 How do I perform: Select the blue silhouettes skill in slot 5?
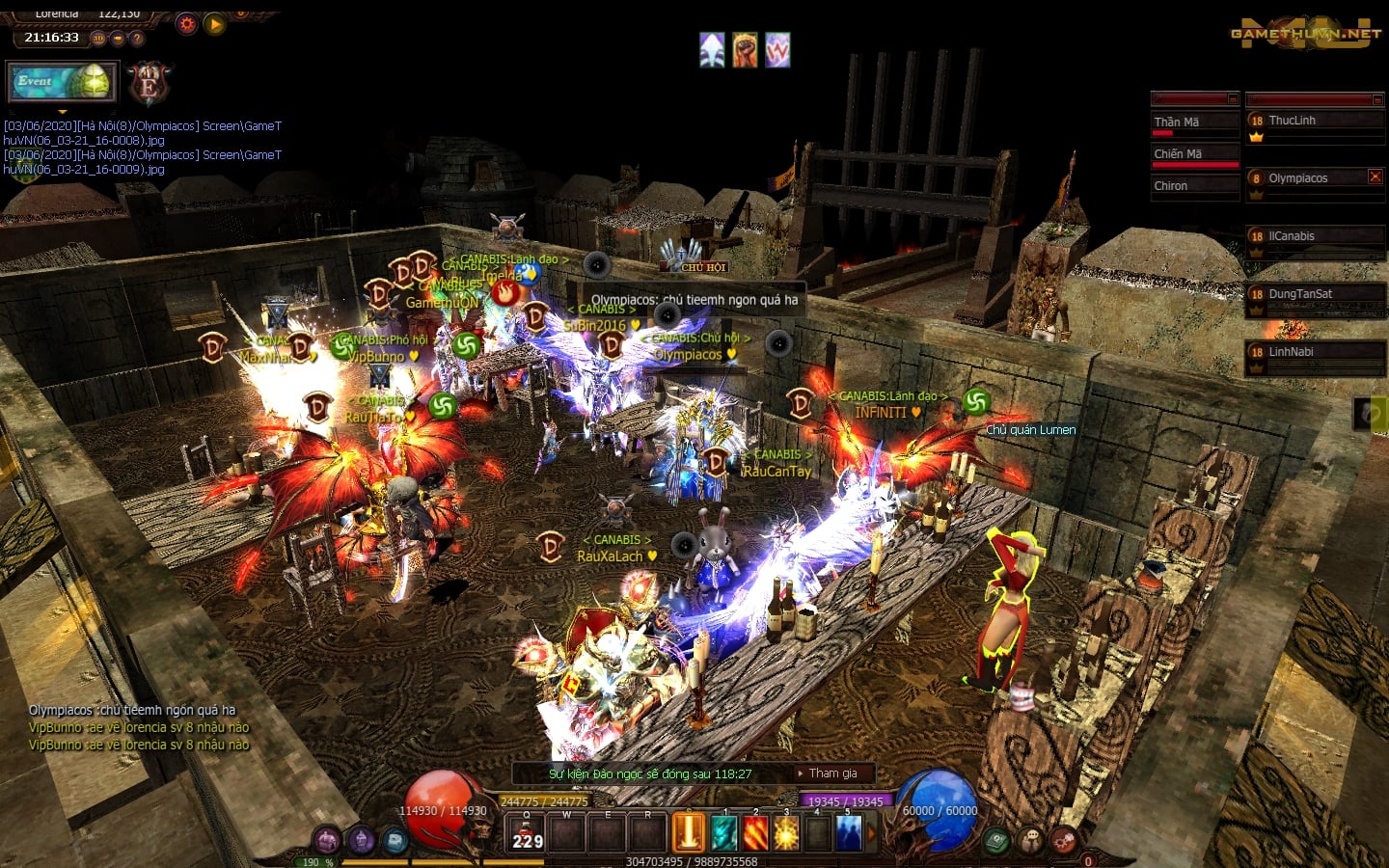coord(849,832)
